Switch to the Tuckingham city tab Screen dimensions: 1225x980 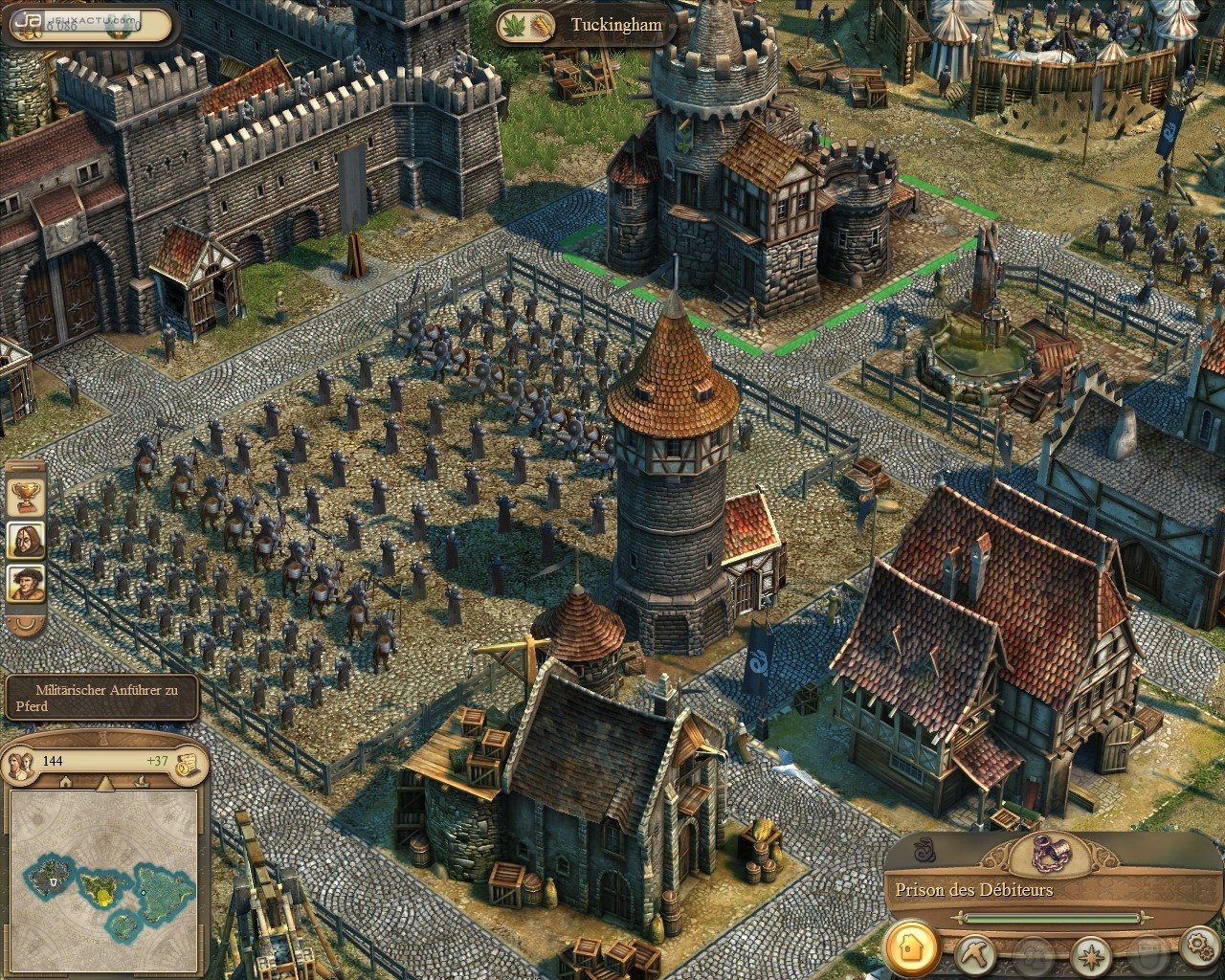[x=612, y=26]
